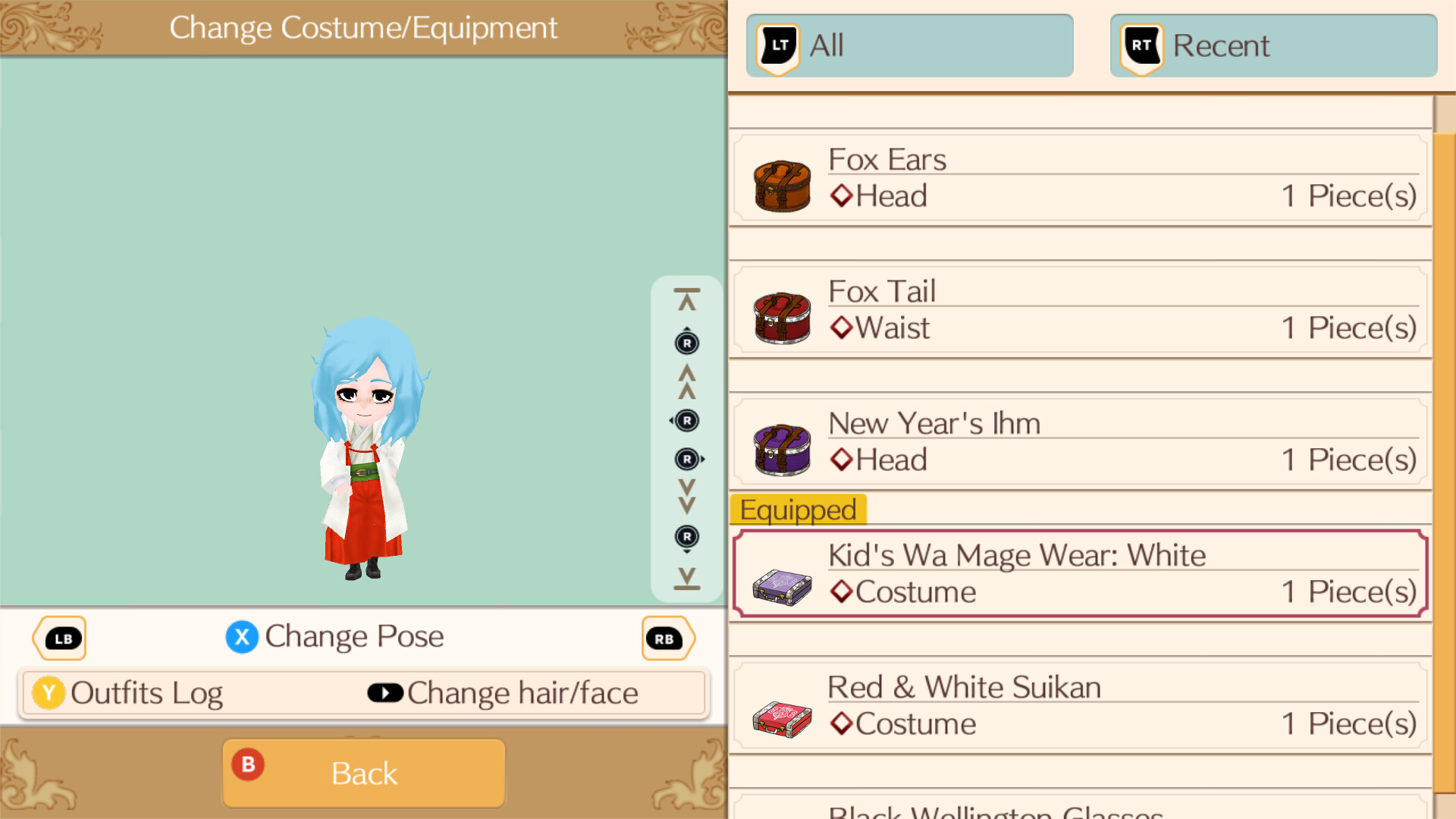The height and width of the screenshot is (819, 1456).
Task: Click the double up arrows zoom control
Action: 686,381
